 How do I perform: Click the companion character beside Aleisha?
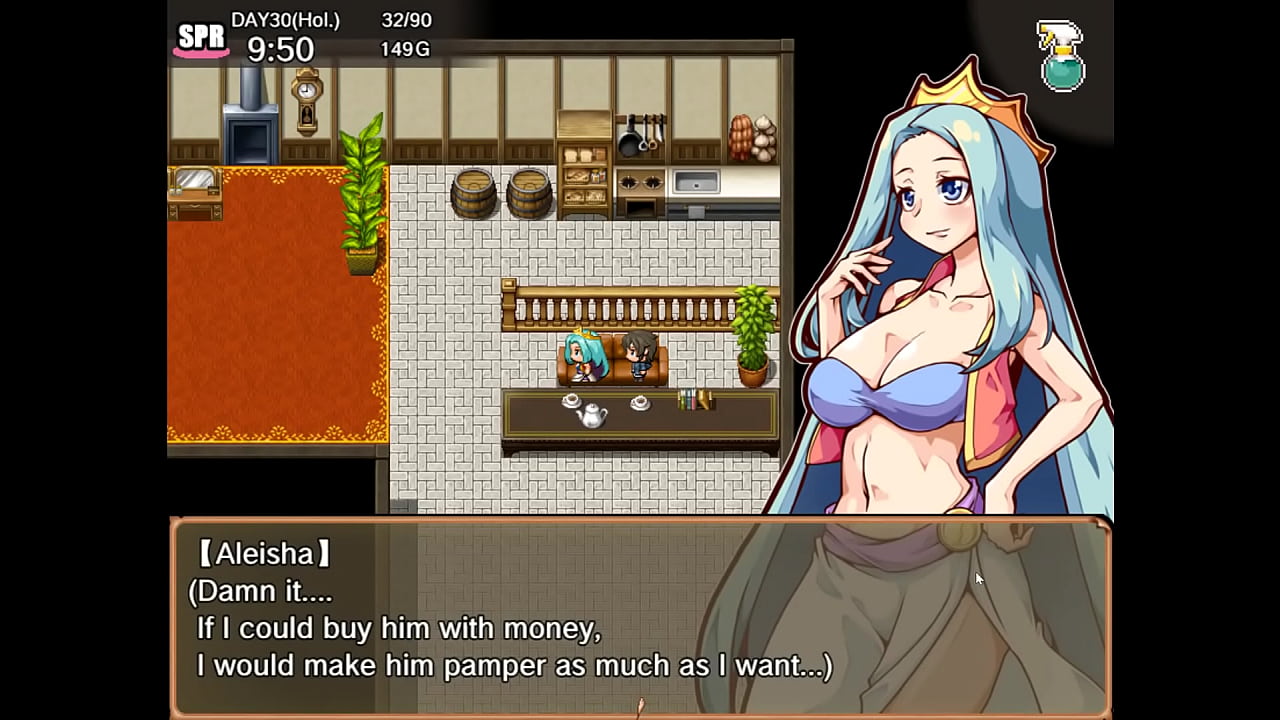[x=640, y=355]
